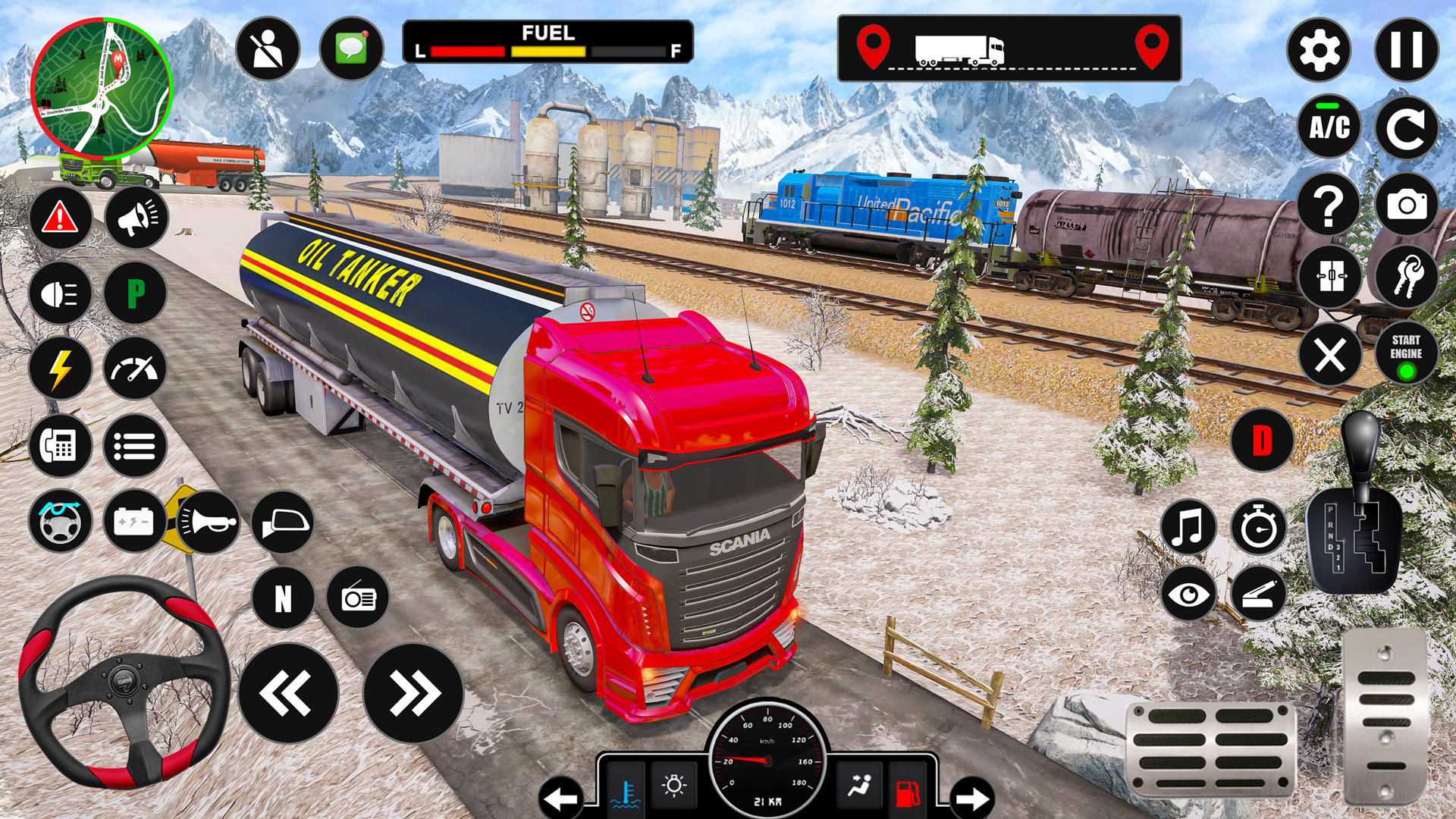Open the gear settings menu
Viewport: 1456px width, 819px height.
(1319, 51)
